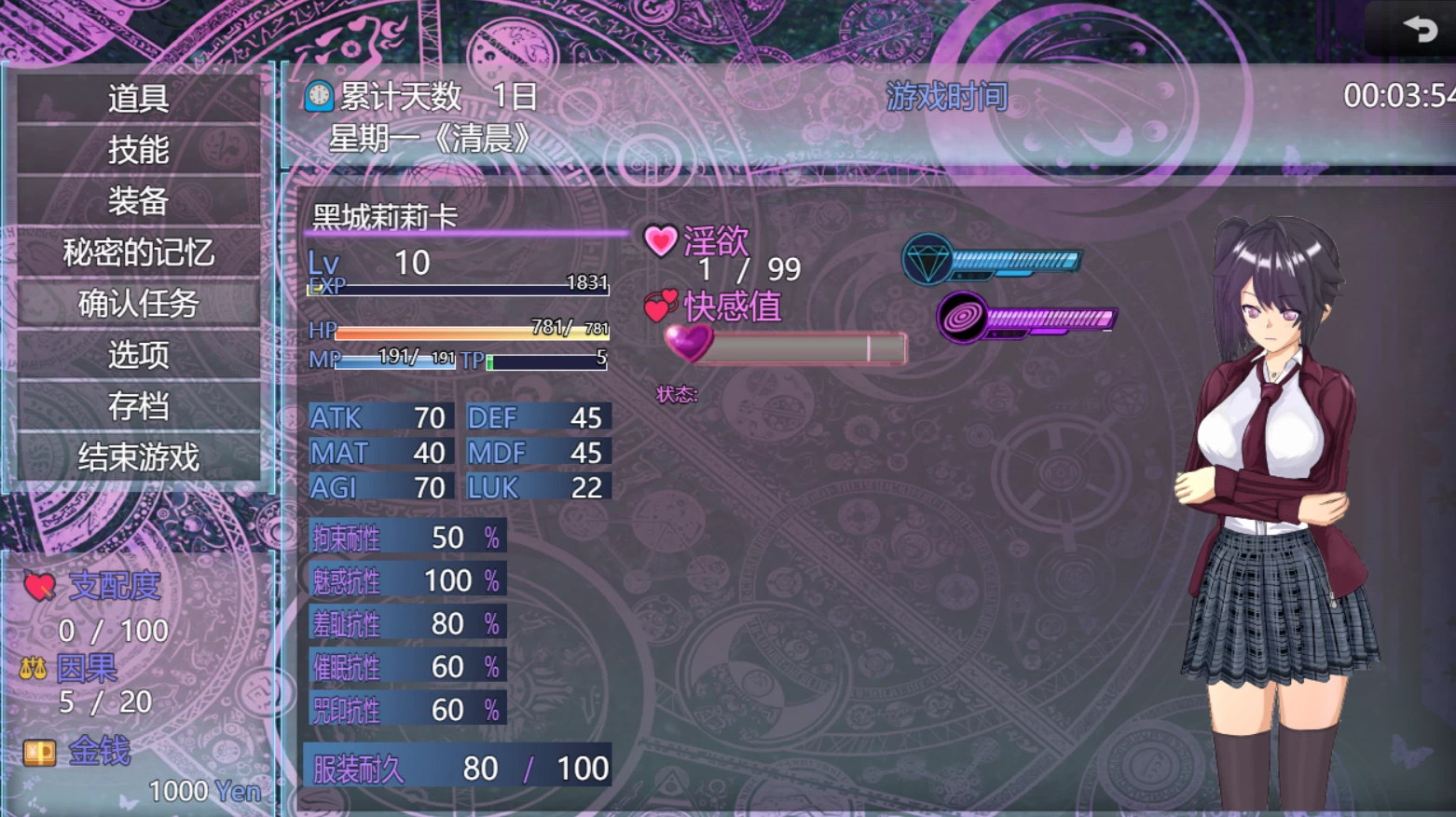Choose 结束游戏 to end the game
Image resolution: width=1456 pixels, height=817 pixels.
coord(138,456)
